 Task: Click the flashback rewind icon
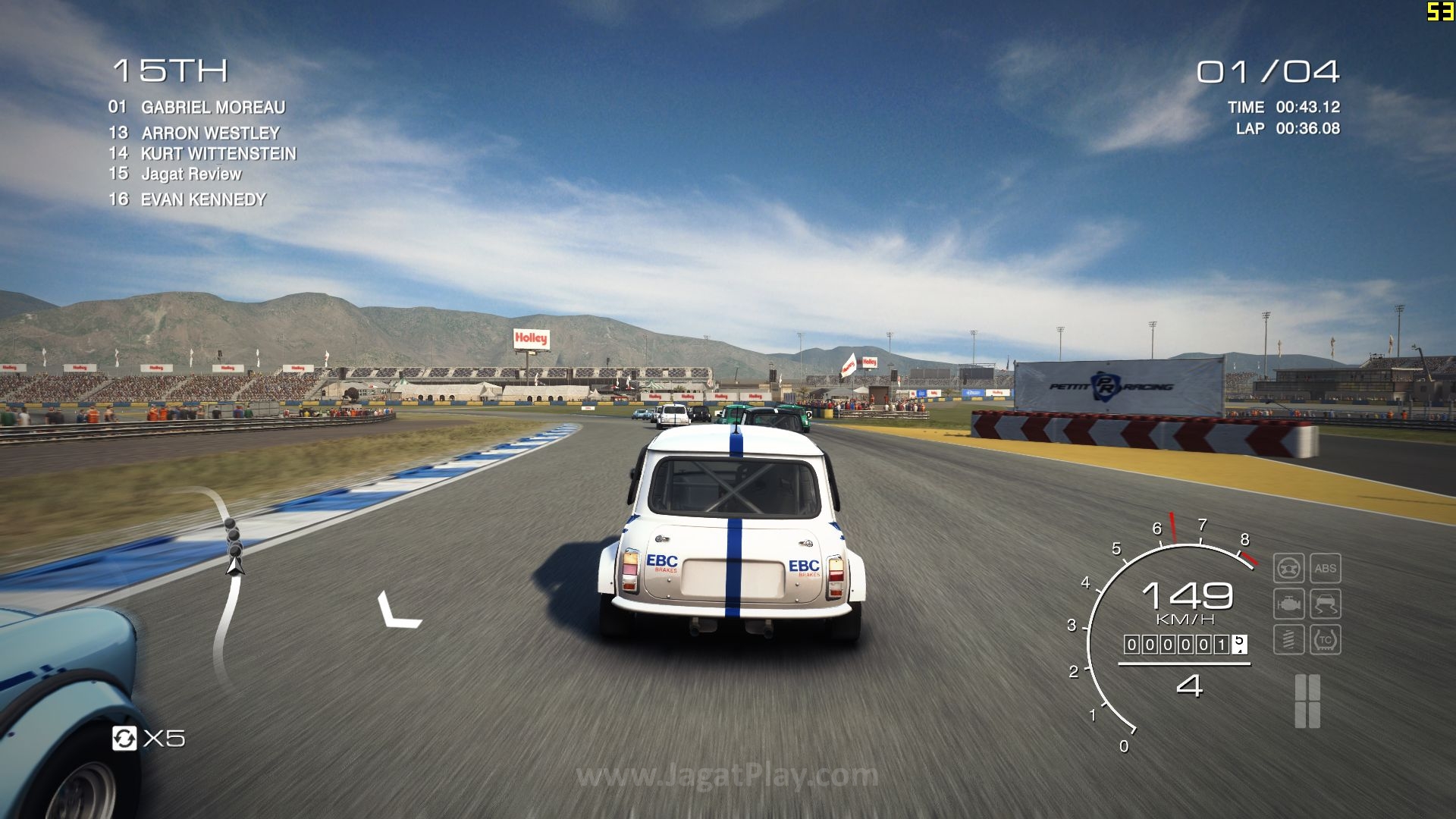[124, 738]
